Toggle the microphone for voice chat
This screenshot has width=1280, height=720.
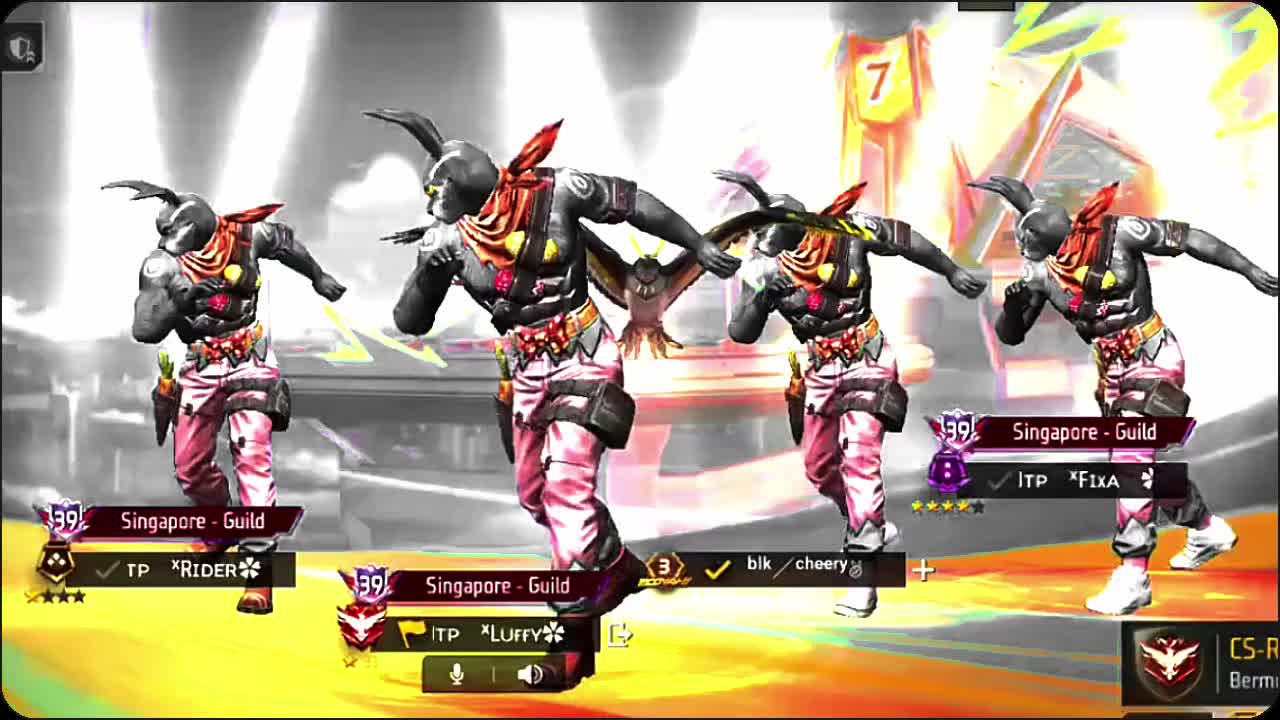(457, 674)
